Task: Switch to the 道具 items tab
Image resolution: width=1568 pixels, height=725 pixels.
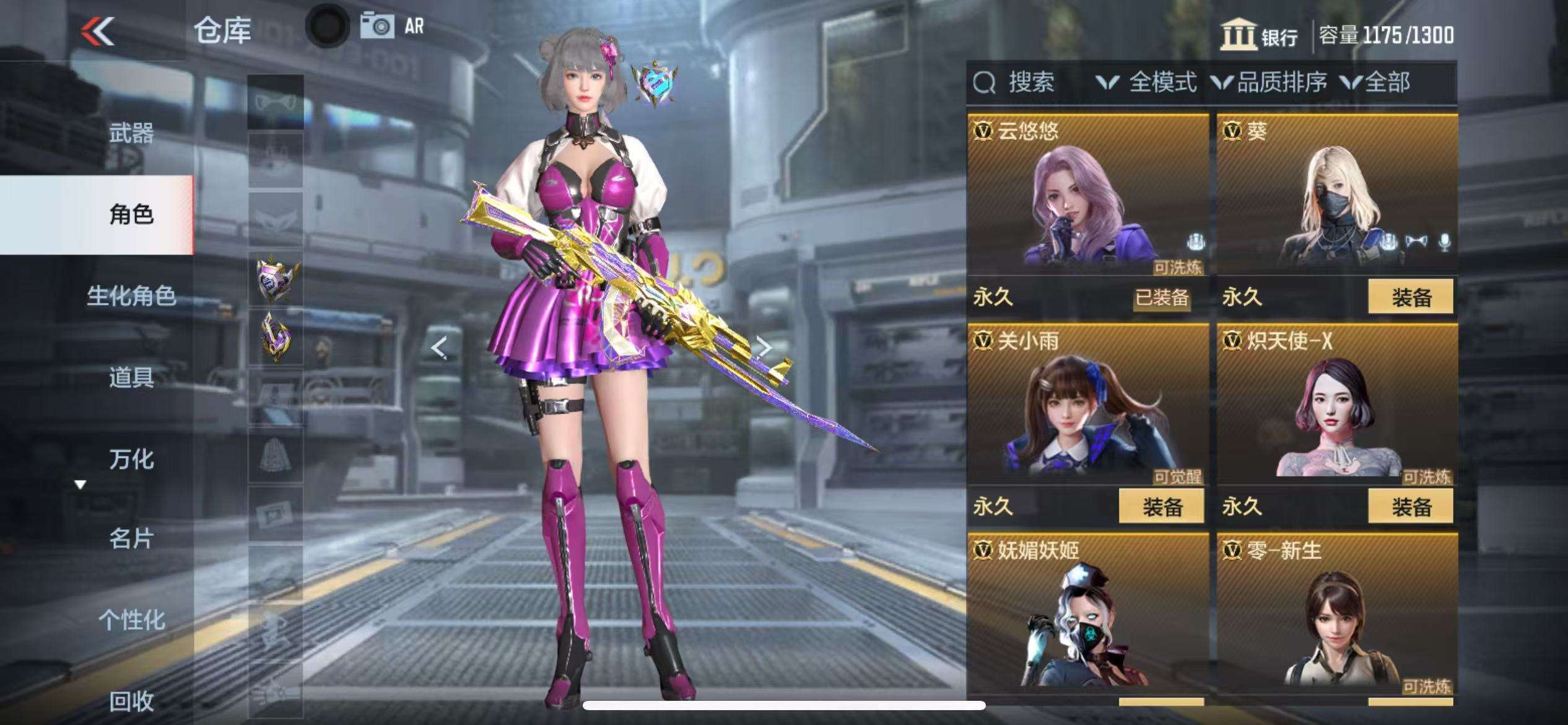Action: (131, 377)
